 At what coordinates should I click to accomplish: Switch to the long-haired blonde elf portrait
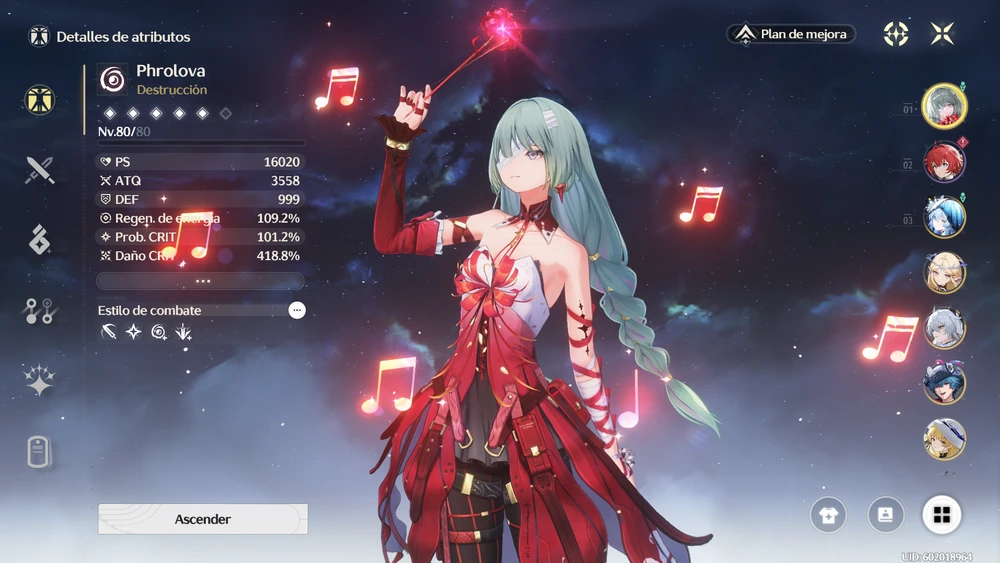tap(944, 273)
